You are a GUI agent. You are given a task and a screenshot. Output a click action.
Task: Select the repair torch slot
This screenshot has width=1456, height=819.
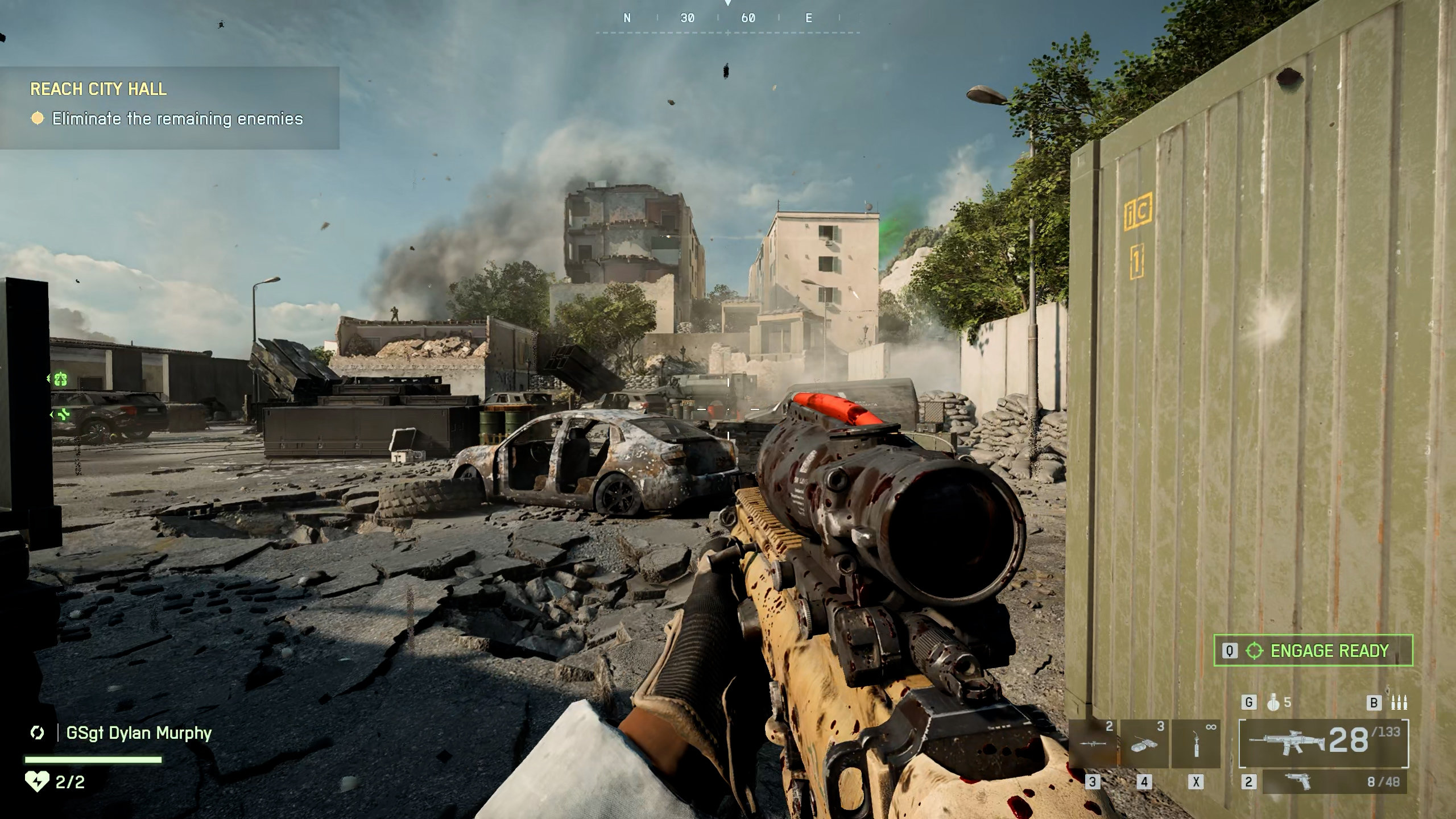point(1196,743)
